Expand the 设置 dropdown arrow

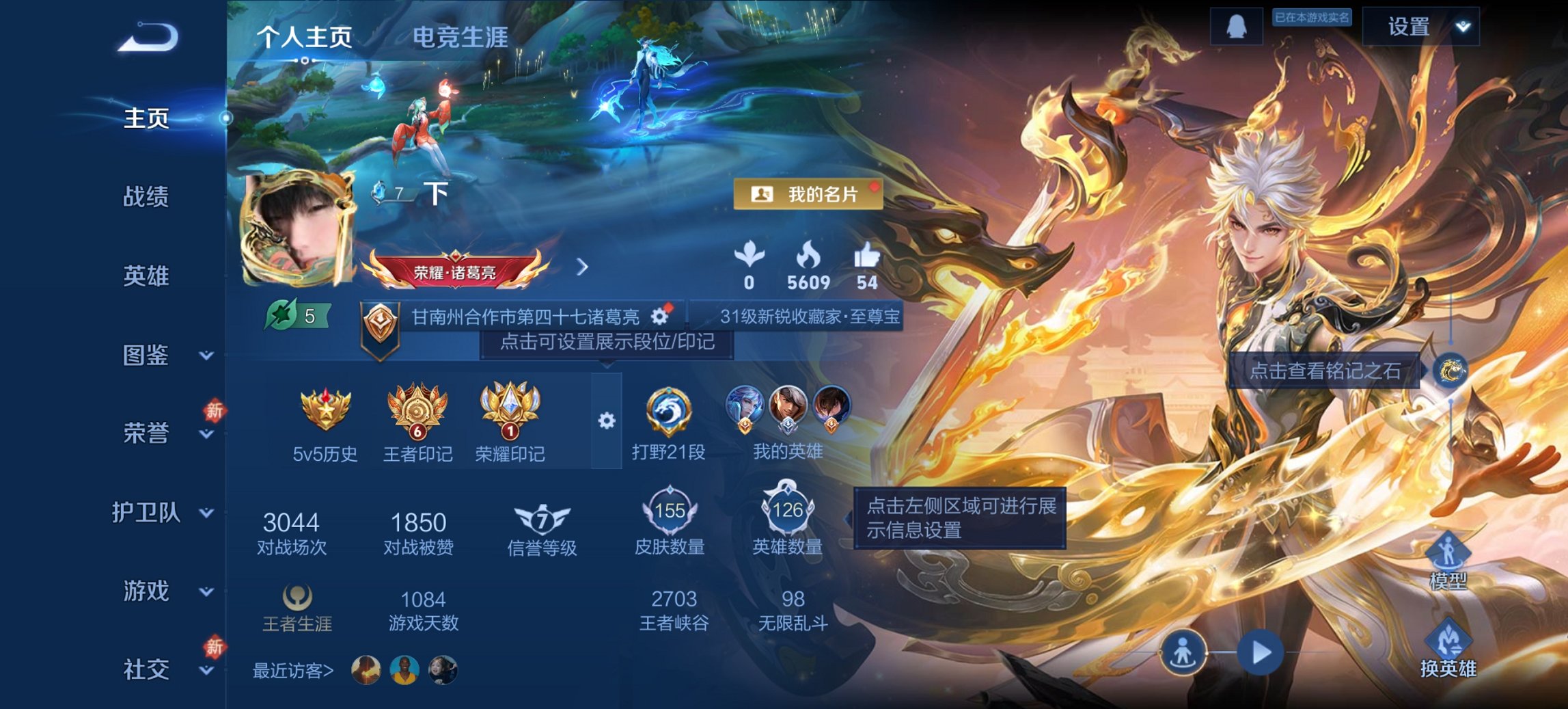(x=1459, y=27)
